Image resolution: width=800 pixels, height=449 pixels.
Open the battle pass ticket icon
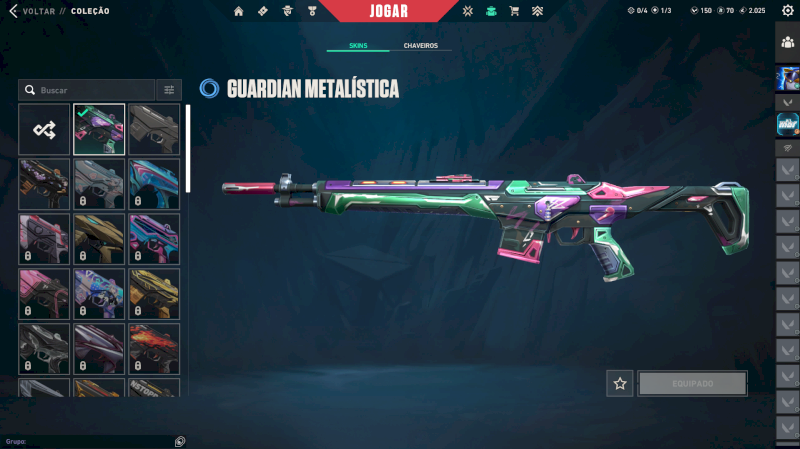pyautogui.click(x=263, y=11)
